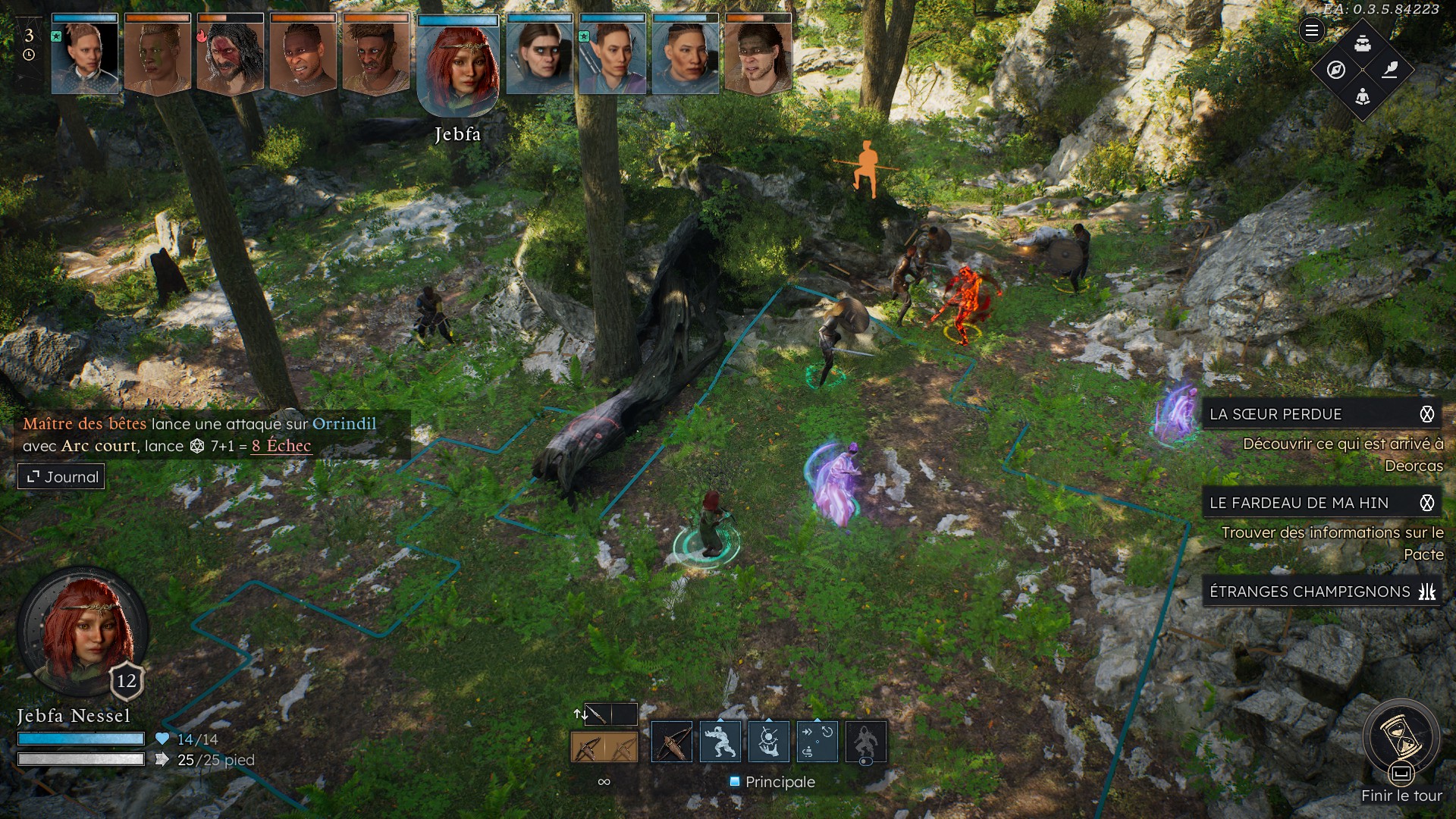Open the backpack inventory
The height and width of the screenshot is (819, 1456).
pyautogui.click(x=1363, y=43)
